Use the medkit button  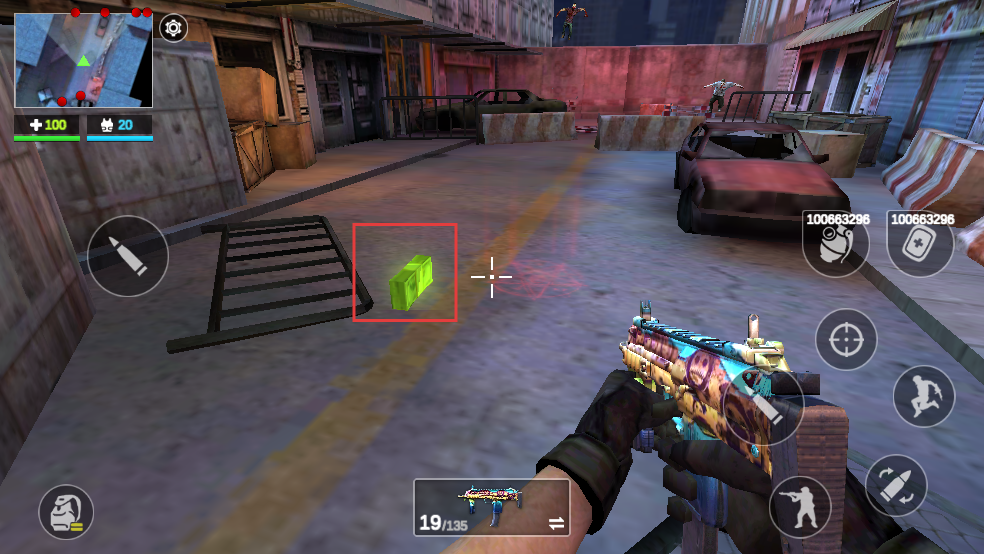[919, 245]
